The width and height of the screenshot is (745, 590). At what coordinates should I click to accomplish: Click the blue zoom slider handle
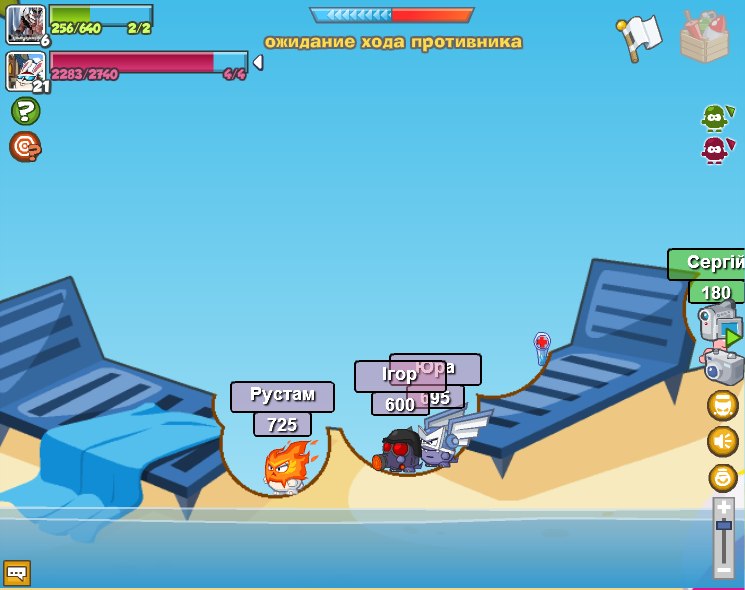tap(723, 525)
